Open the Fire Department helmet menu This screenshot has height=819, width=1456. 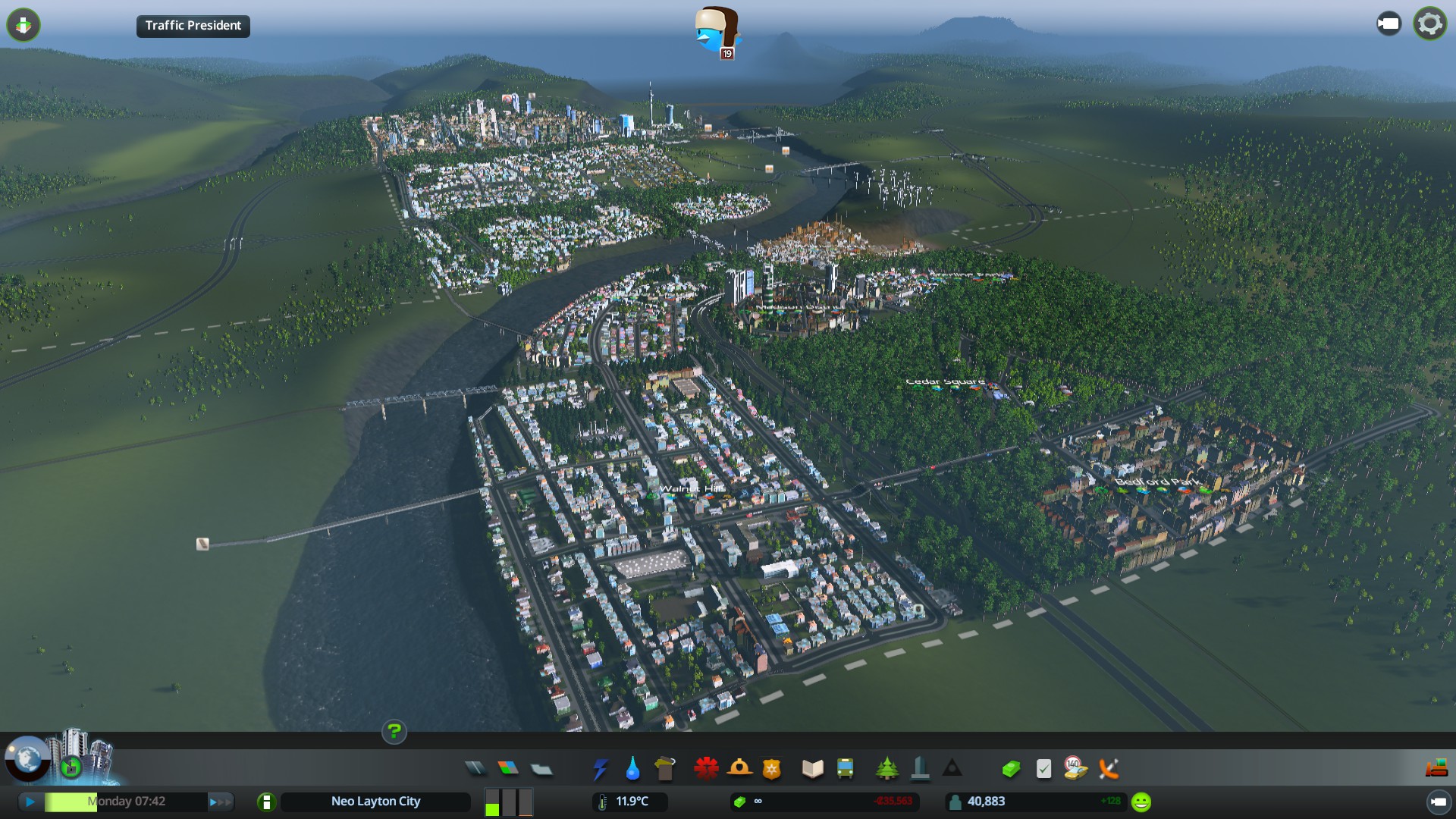(x=739, y=769)
